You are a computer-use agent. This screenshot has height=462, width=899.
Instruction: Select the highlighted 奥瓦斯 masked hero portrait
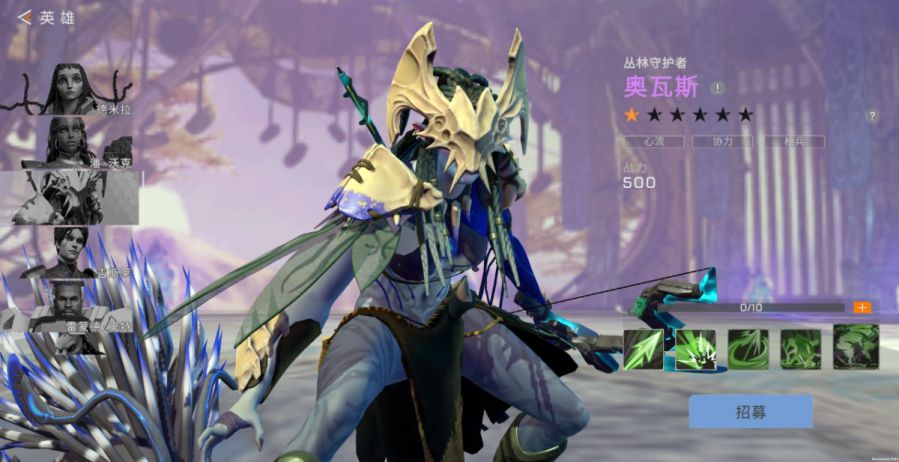(74, 197)
